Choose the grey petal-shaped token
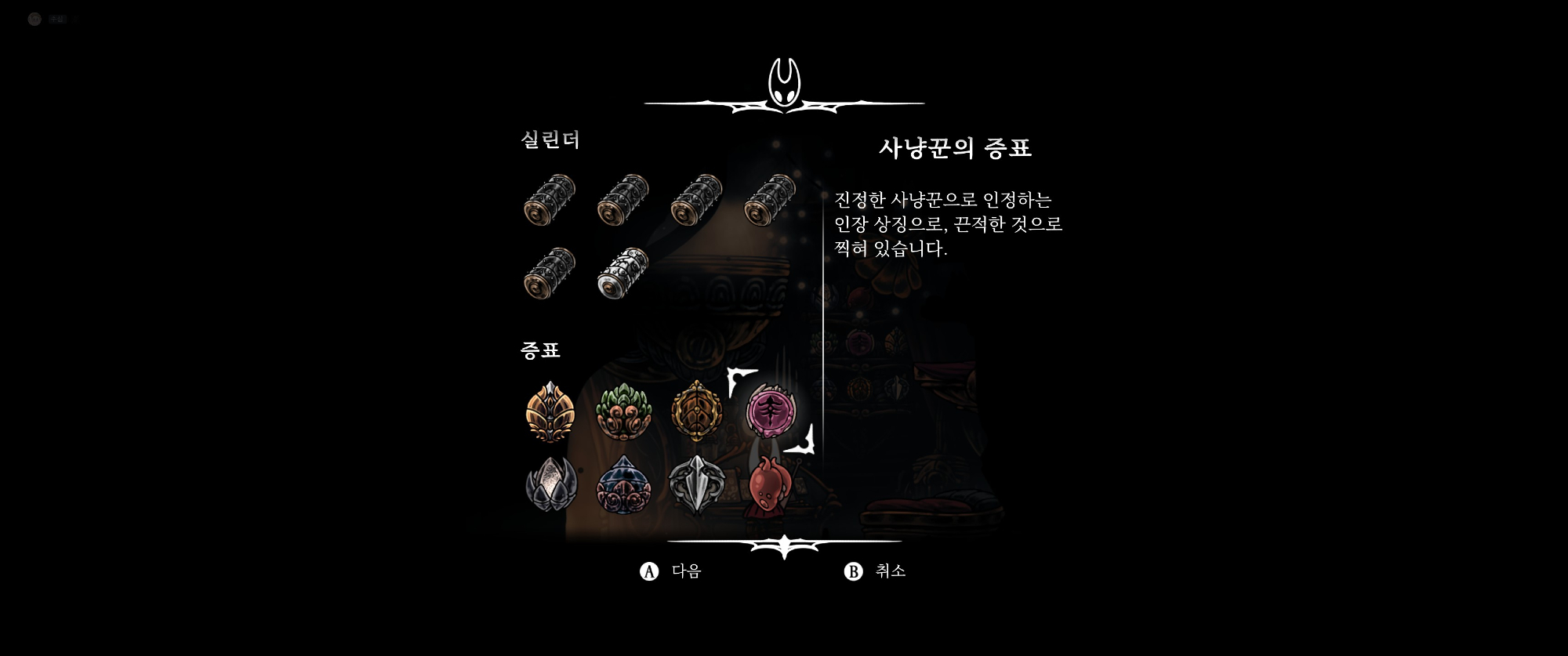Image resolution: width=1568 pixels, height=656 pixels. pyautogui.click(x=550, y=484)
